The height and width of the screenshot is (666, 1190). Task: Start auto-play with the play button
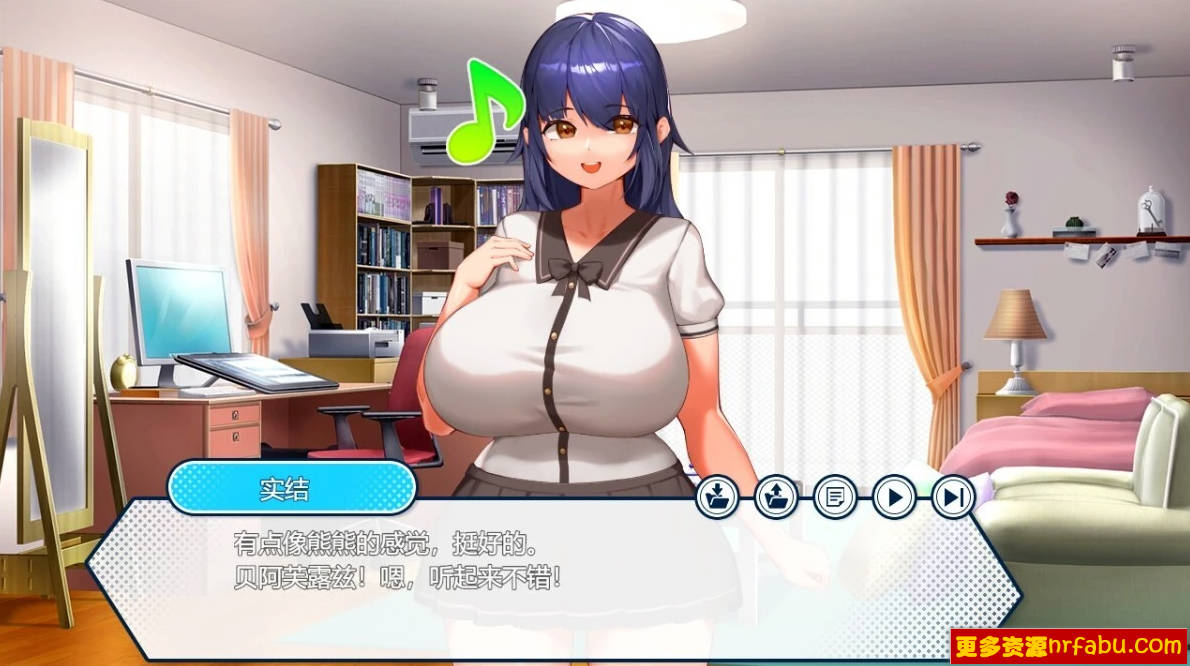894,496
